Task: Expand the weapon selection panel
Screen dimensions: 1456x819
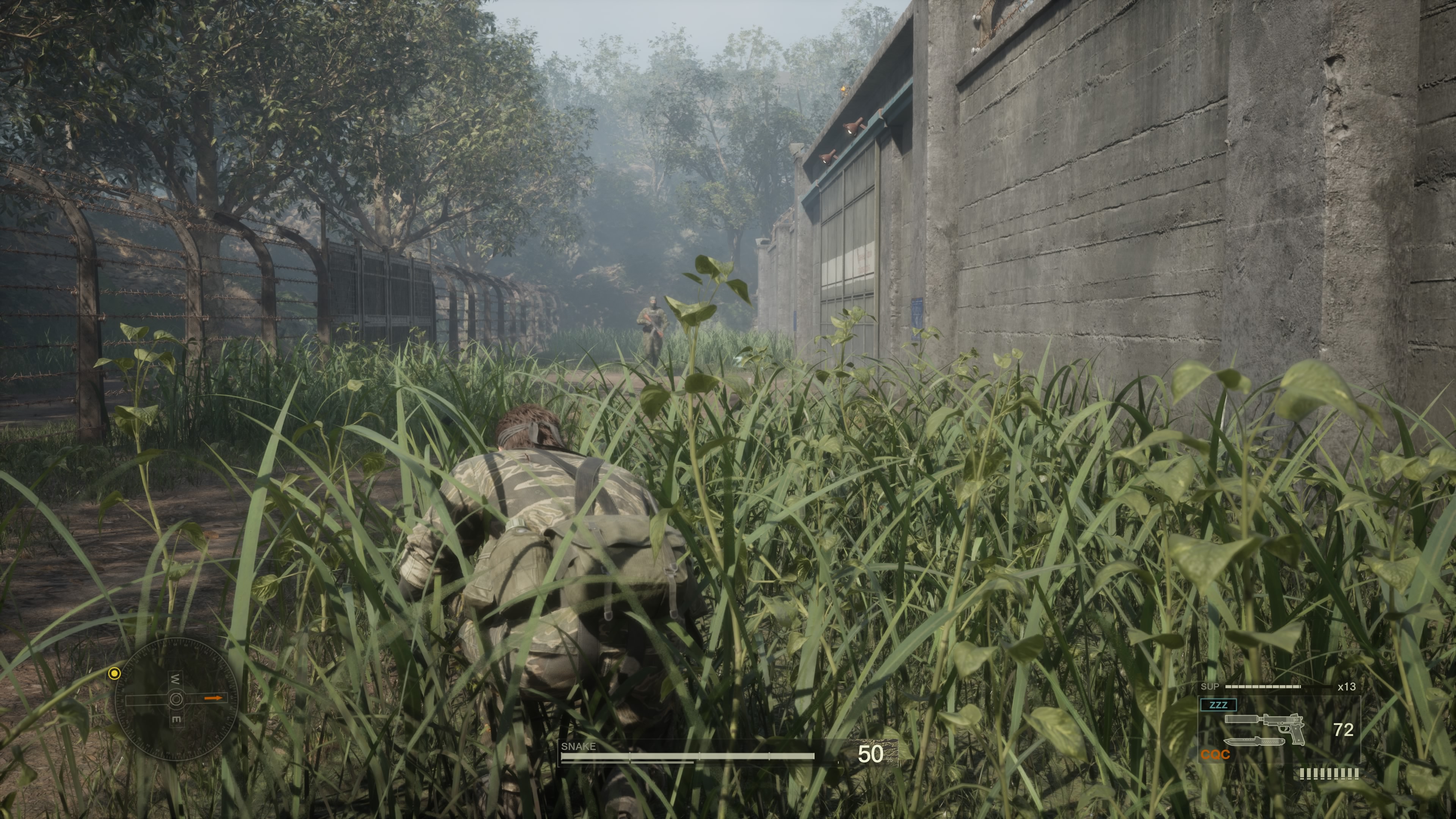Action: 1280,729
